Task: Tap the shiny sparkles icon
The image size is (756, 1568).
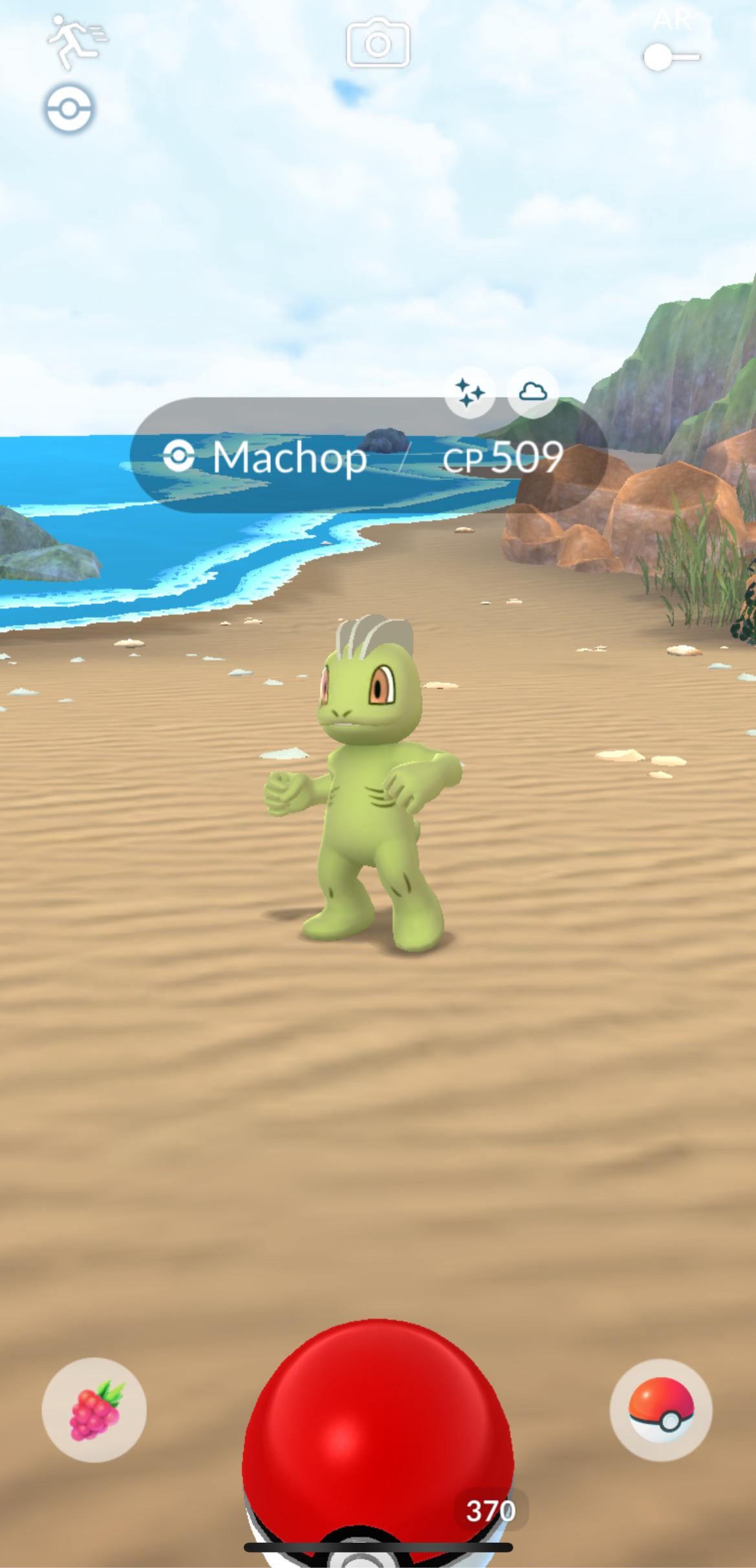Action: (x=470, y=392)
